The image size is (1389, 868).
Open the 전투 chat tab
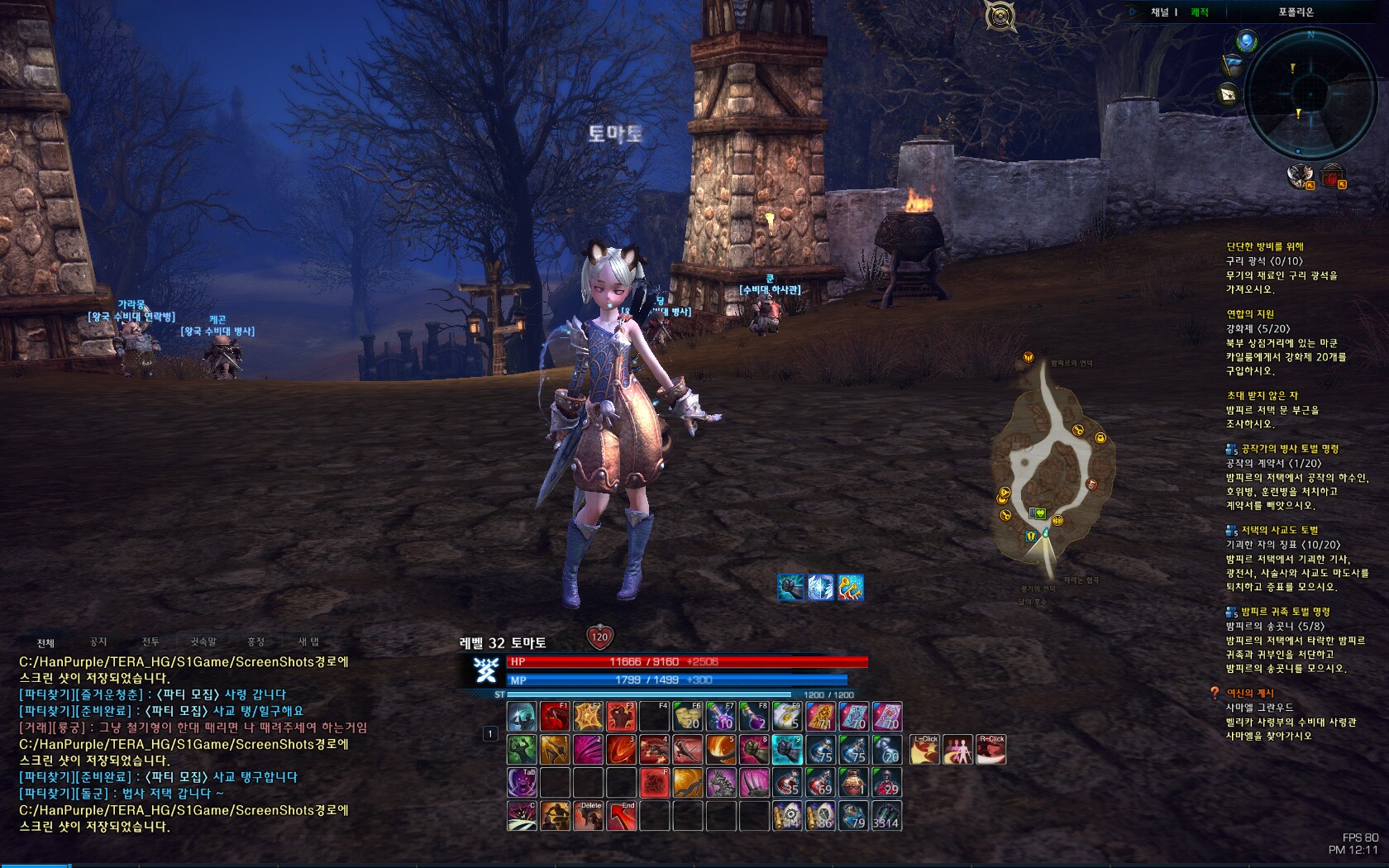(x=150, y=642)
